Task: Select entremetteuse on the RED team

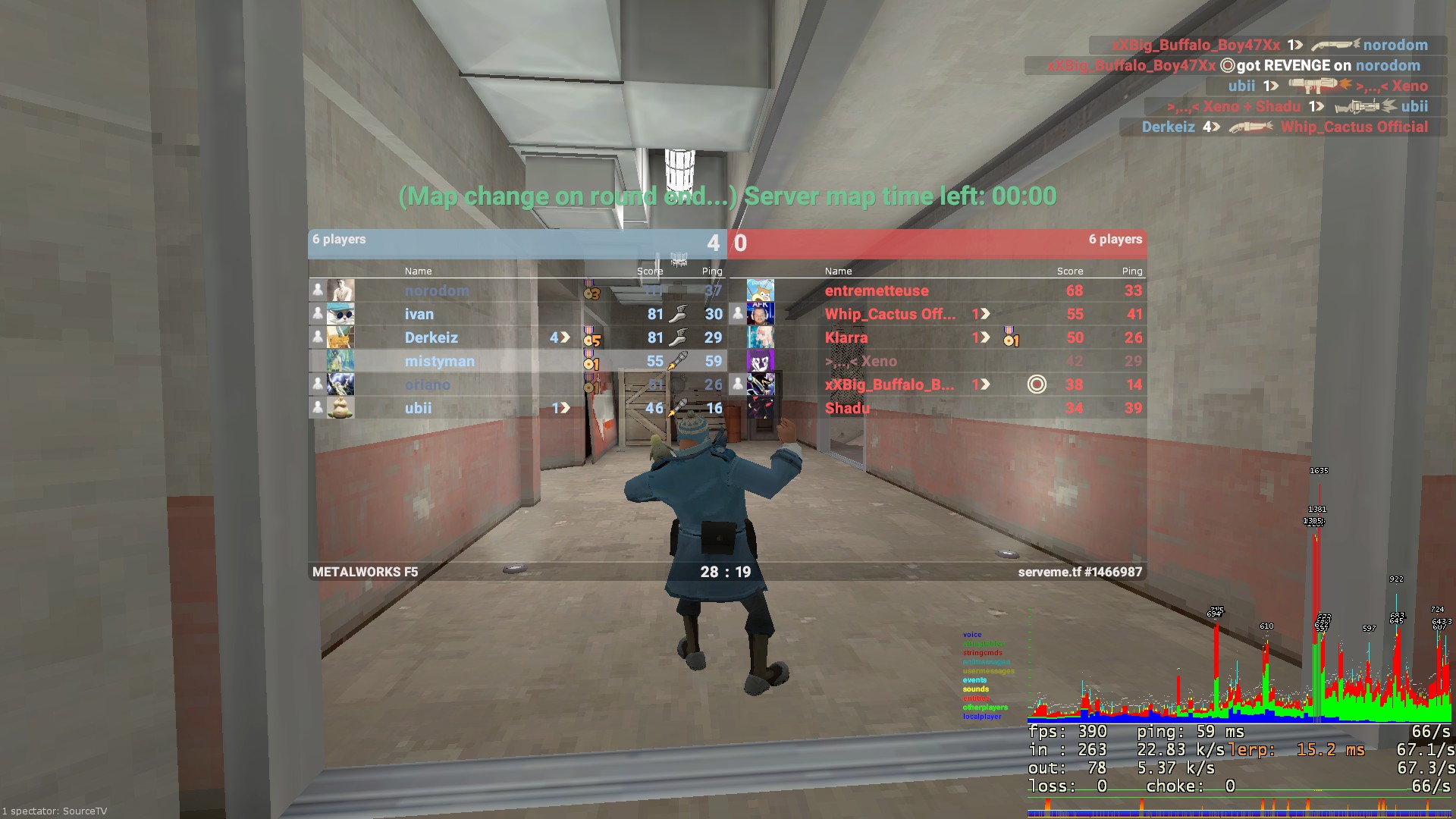Action: (x=877, y=290)
